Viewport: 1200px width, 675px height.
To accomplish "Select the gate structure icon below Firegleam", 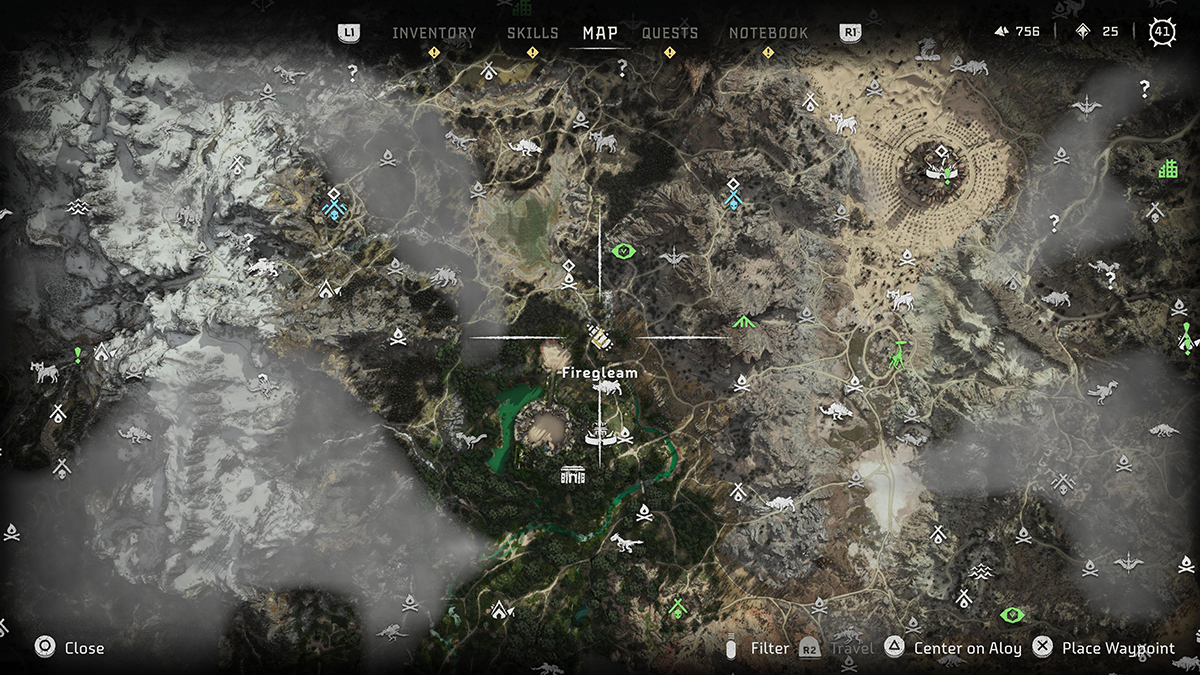I will tap(573, 473).
